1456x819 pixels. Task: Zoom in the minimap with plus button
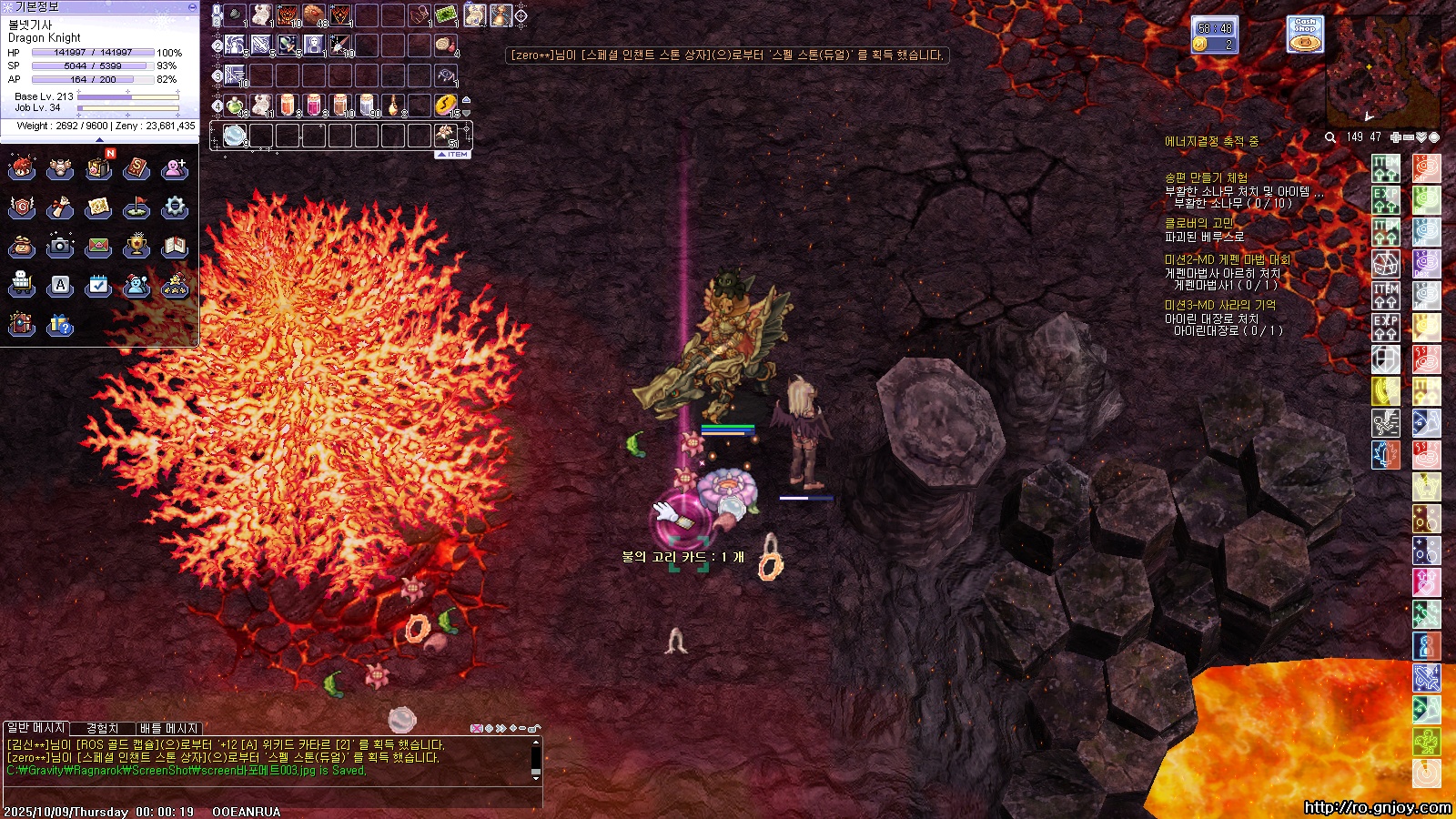[1395, 137]
